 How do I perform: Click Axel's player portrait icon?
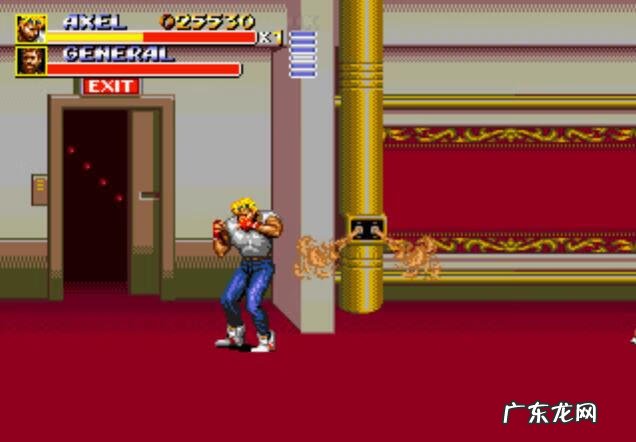click(x=32, y=28)
